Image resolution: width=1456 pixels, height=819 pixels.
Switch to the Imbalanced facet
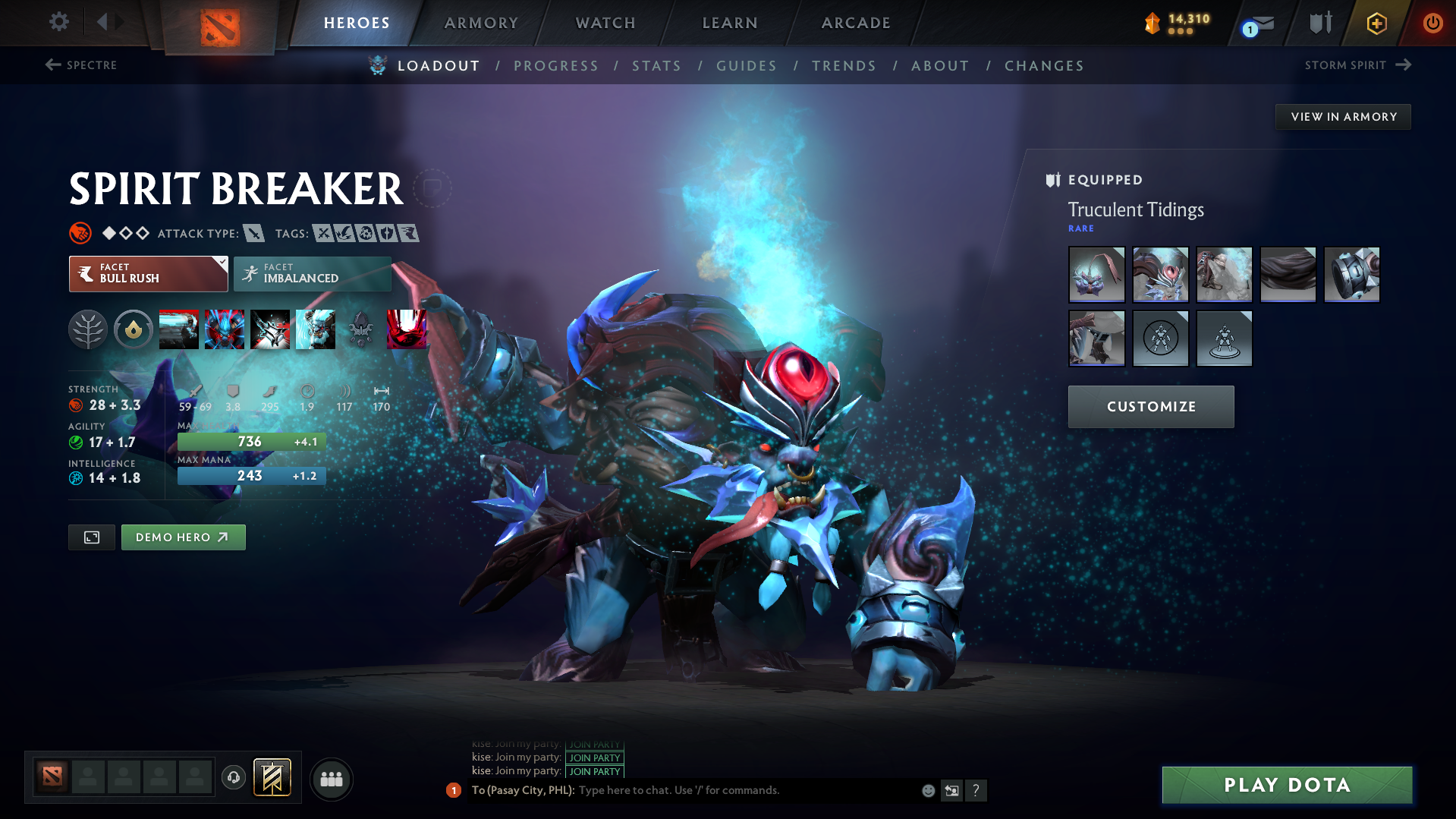coord(312,273)
